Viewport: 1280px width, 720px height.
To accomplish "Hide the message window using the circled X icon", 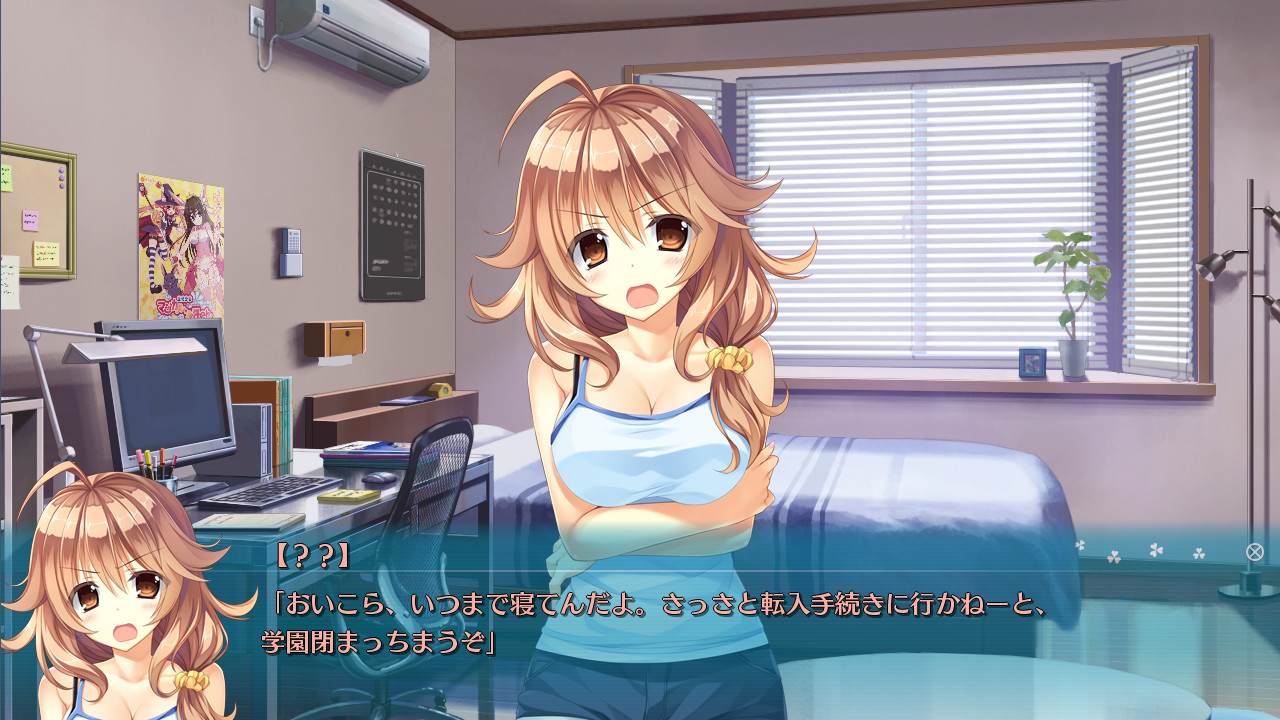I will 1257,552.
